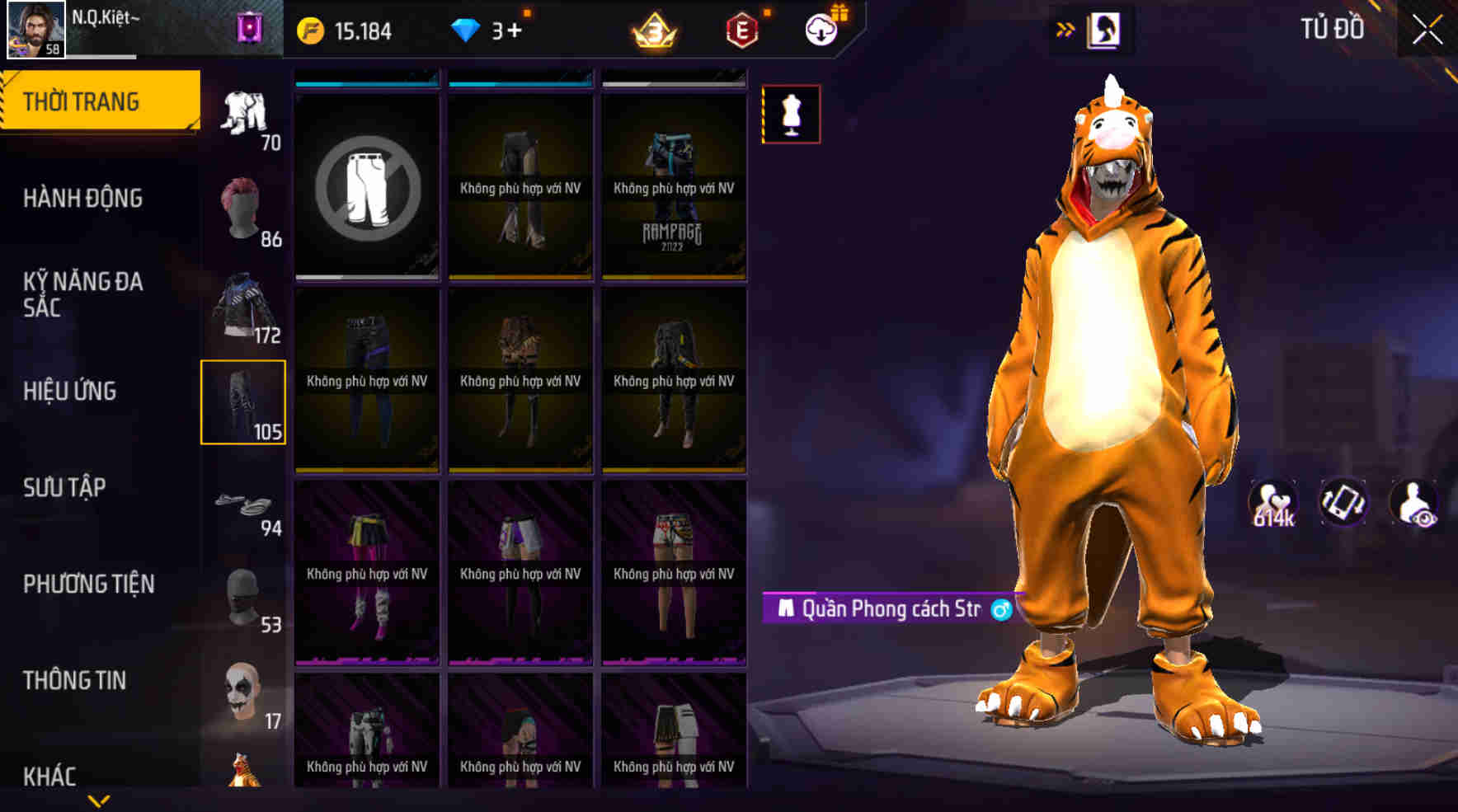Collapse the rooster item row at bottom
Image resolution: width=1458 pixels, height=812 pixels.
244,771
